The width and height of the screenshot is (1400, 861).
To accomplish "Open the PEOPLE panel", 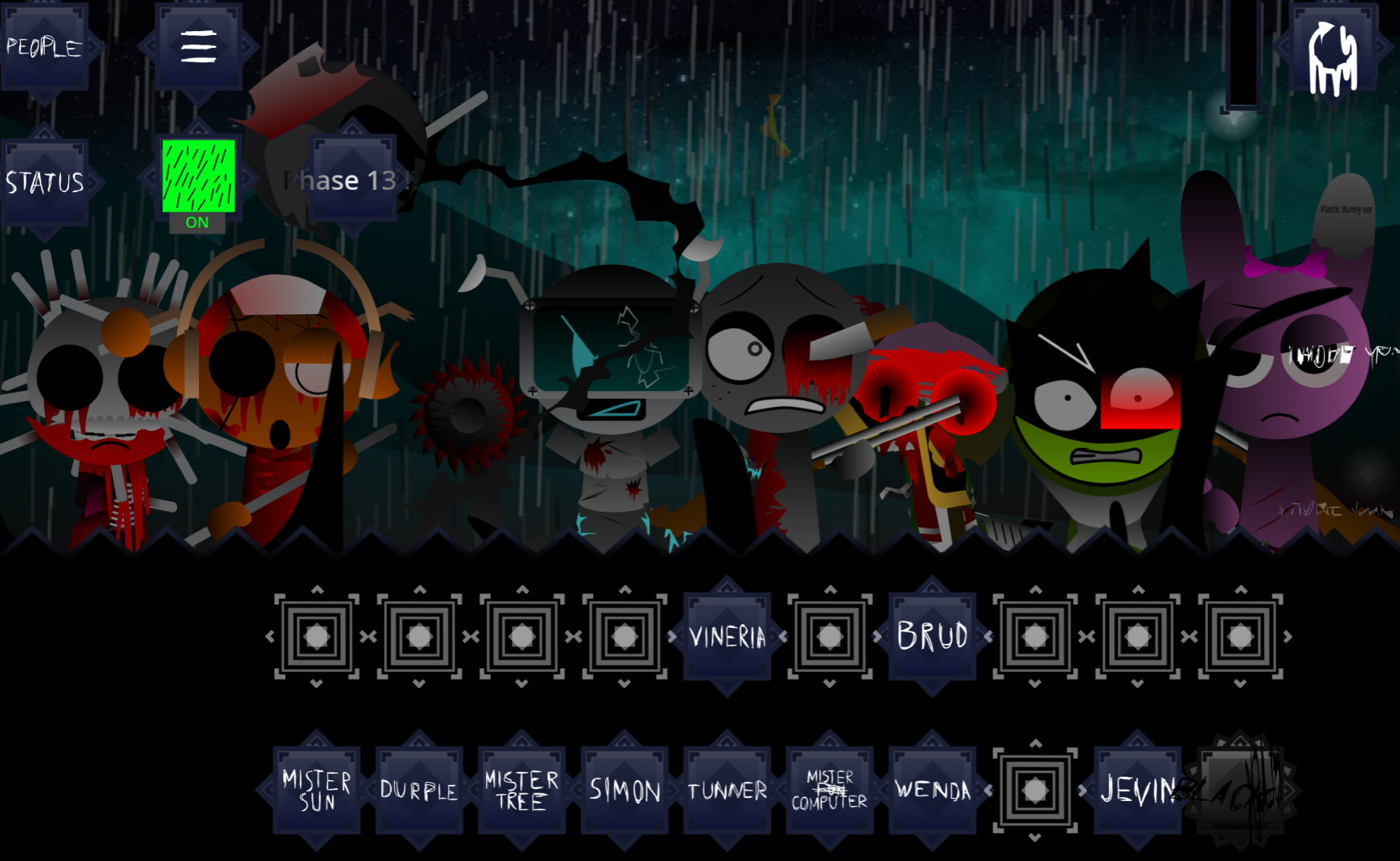I will click(x=43, y=47).
